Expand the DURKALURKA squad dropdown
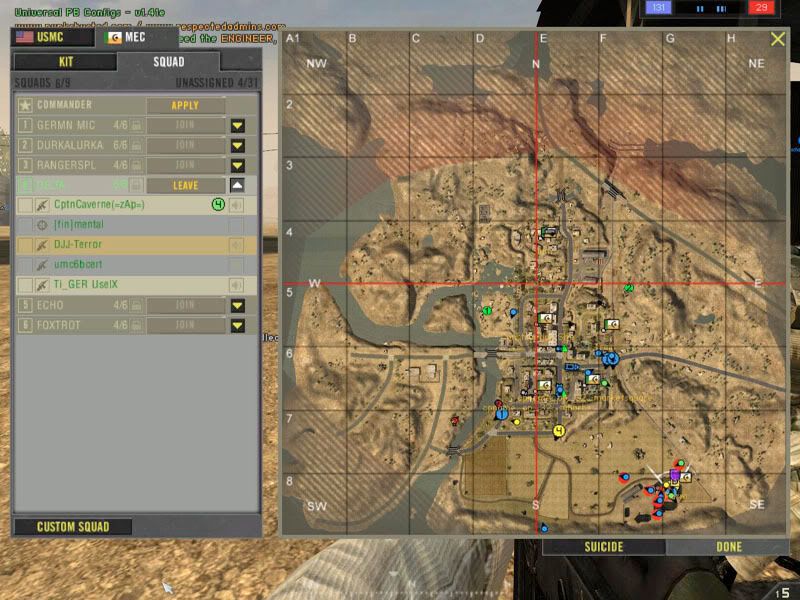 coord(237,146)
